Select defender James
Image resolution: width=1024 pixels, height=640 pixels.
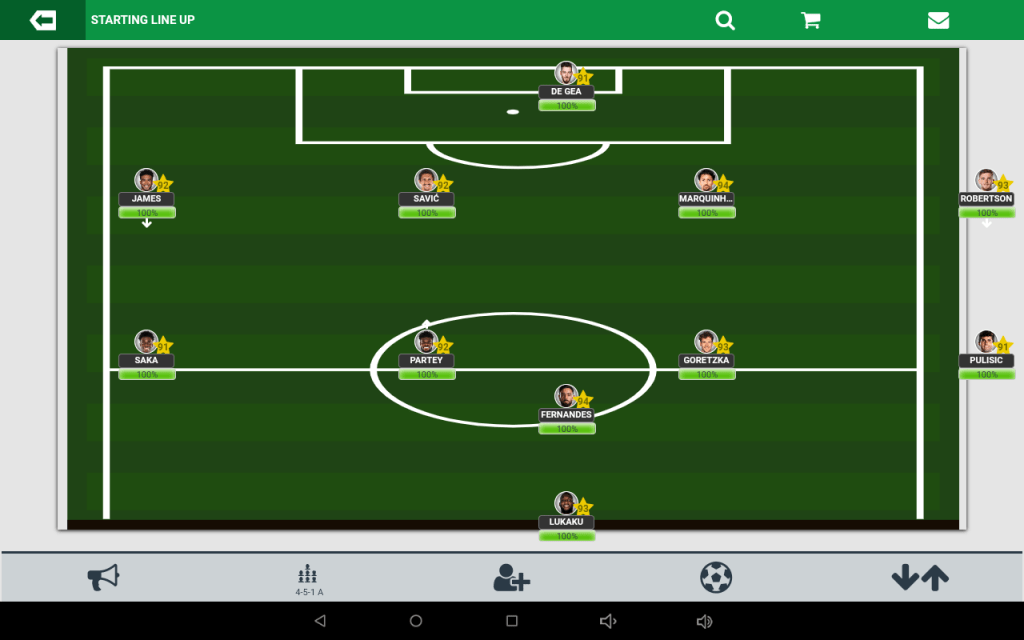(147, 183)
